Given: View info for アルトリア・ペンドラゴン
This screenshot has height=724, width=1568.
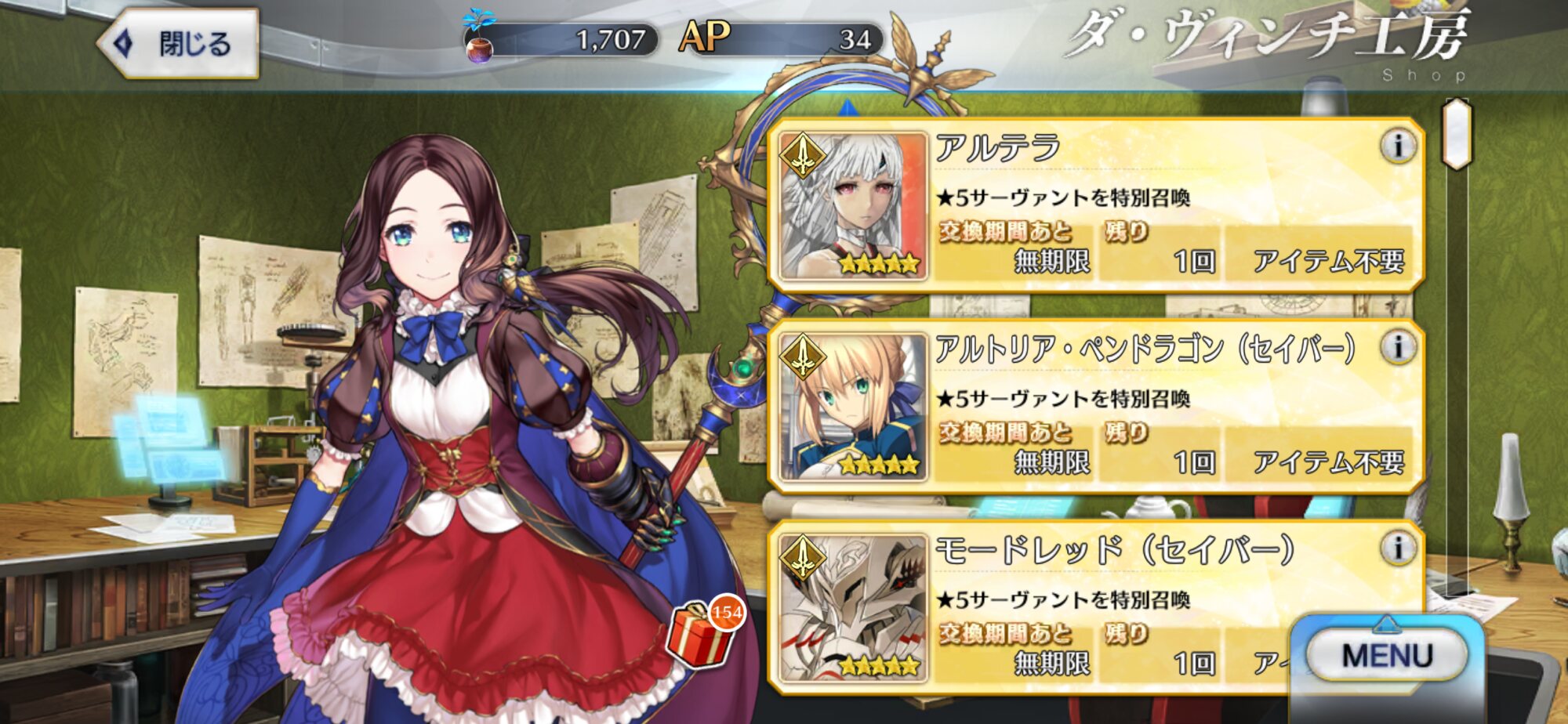Looking at the screenshot, I should [x=1397, y=347].
